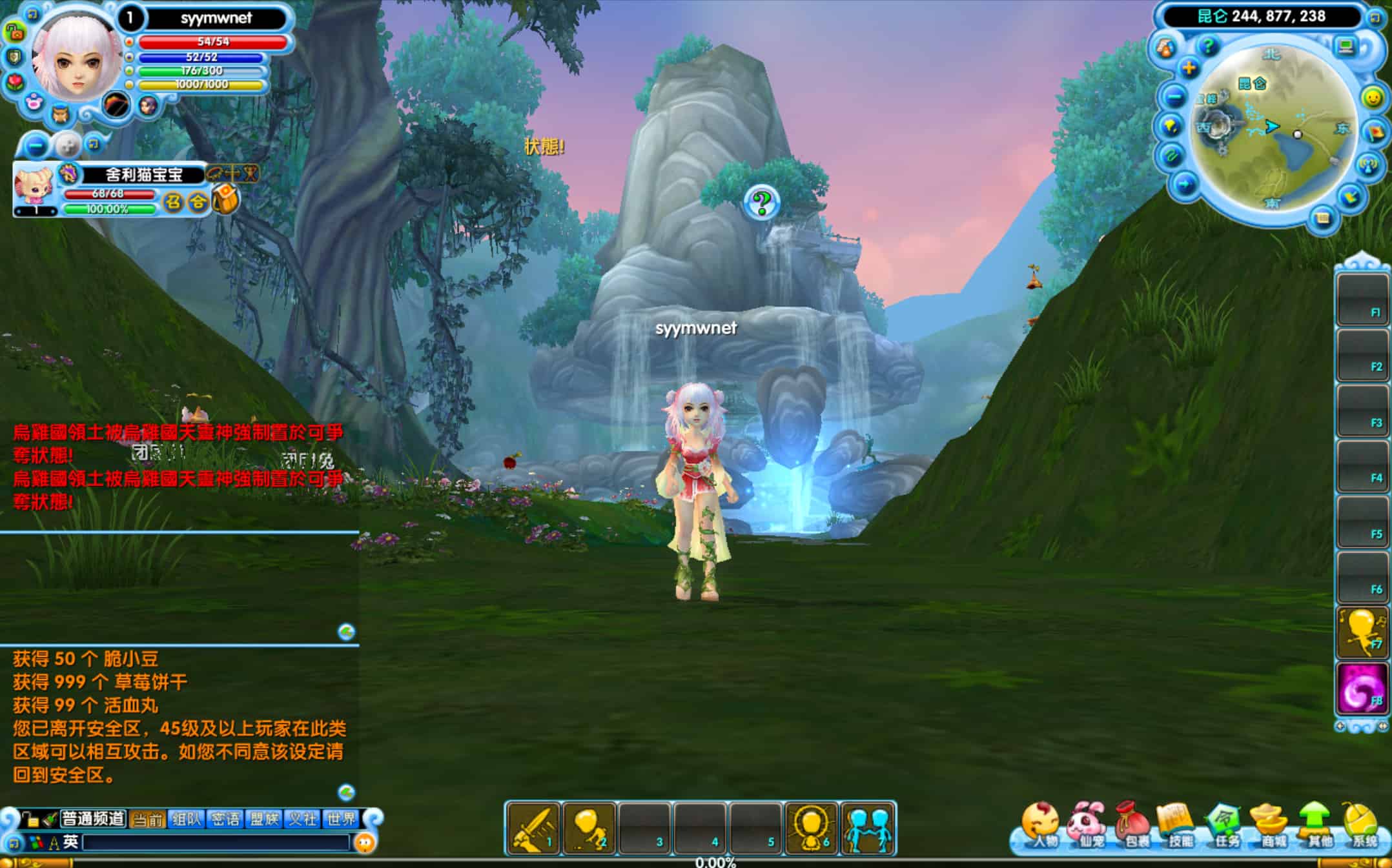Viewport: 1392px width, 868px height.
Task: Use the blue two-figures skill on the hotbar
Action: coord(868,828)
